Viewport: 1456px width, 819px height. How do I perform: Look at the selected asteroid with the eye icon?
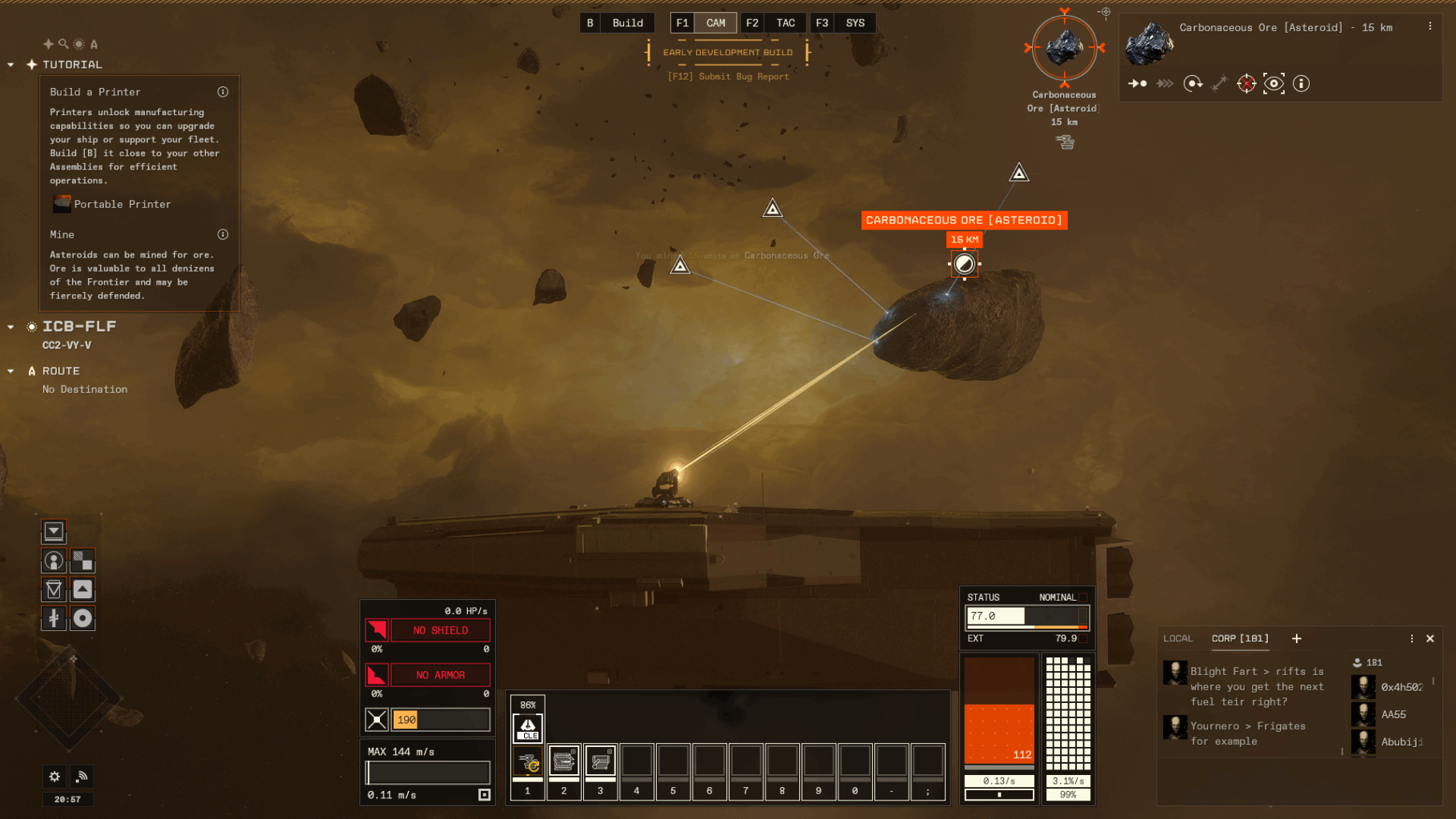click(1274, 83)
